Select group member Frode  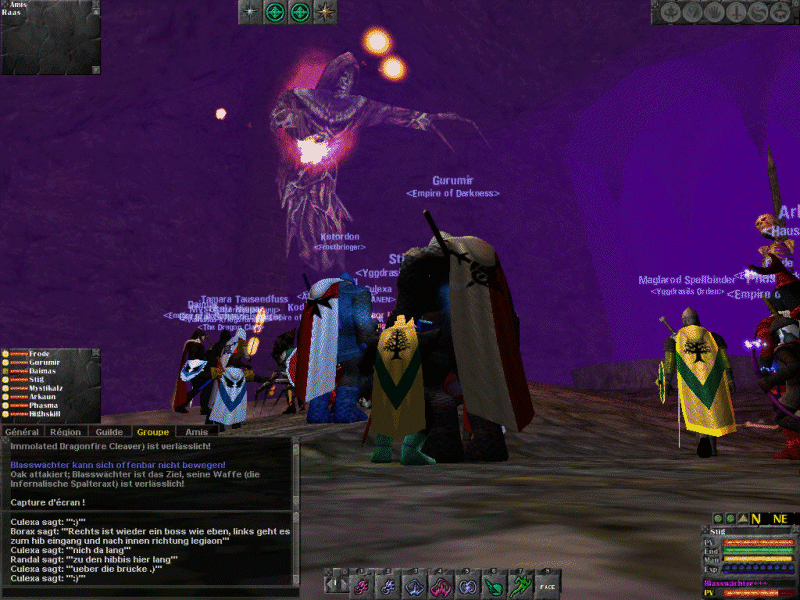[40, 354]
